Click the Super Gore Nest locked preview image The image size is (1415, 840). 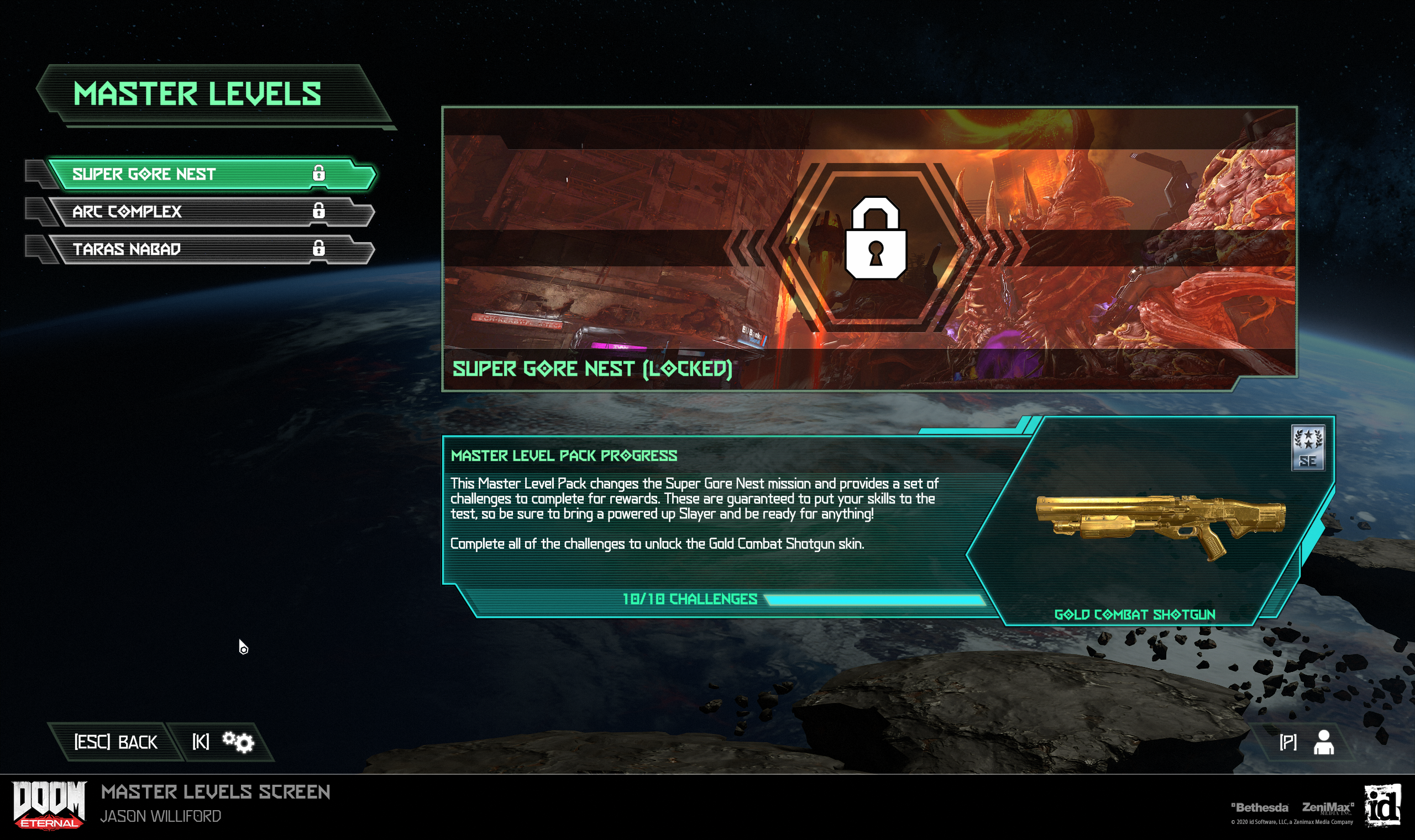[x=869, y=248]
